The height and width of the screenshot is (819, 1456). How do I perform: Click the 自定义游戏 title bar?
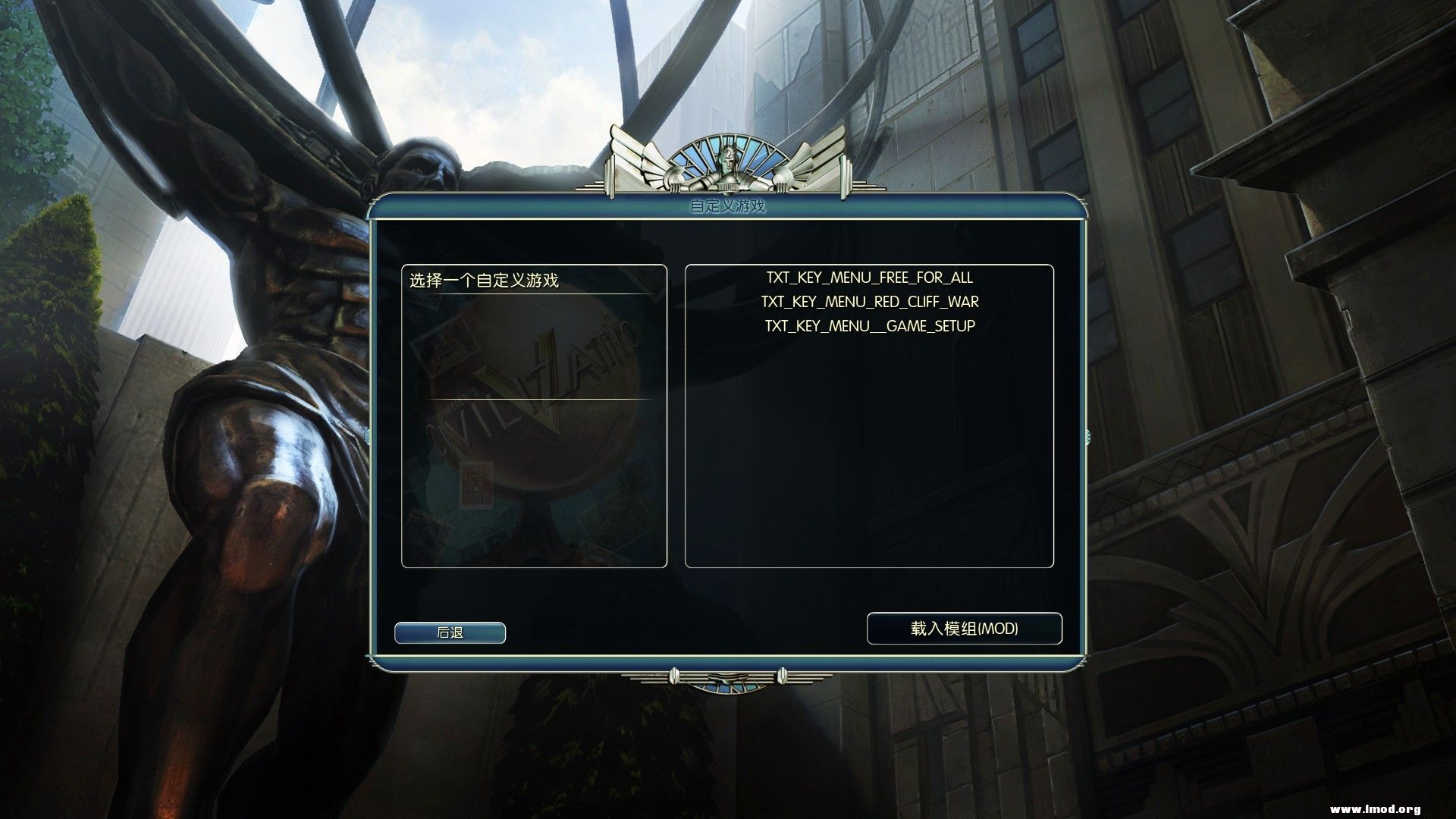coord(727,206)
